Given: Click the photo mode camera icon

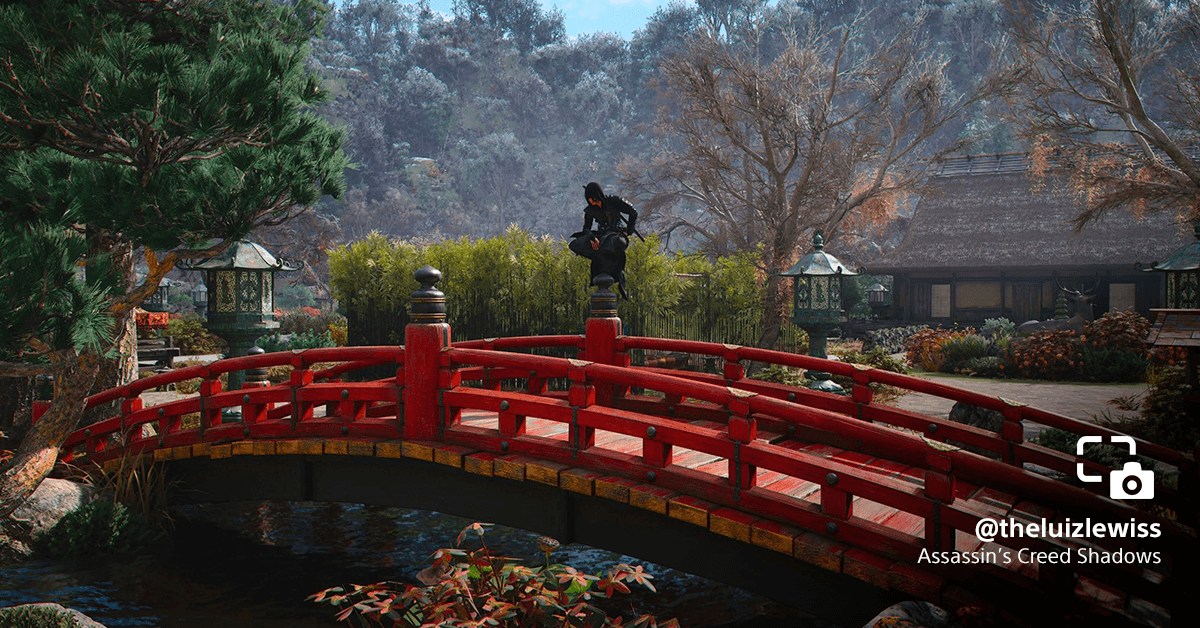Looking at the screenshot, I should tap(1115, 467).
